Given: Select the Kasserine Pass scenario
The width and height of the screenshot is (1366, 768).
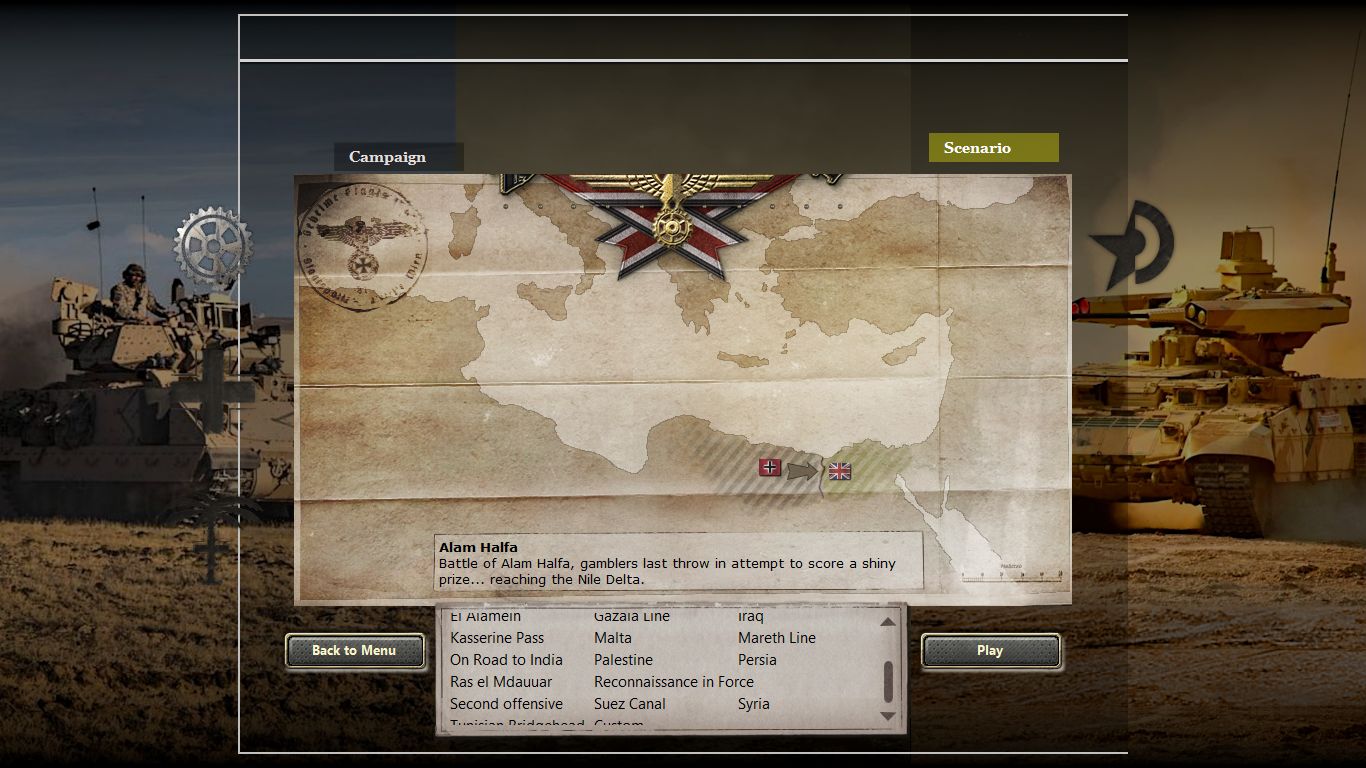Looking at the screenshot, I should [497, 638].
